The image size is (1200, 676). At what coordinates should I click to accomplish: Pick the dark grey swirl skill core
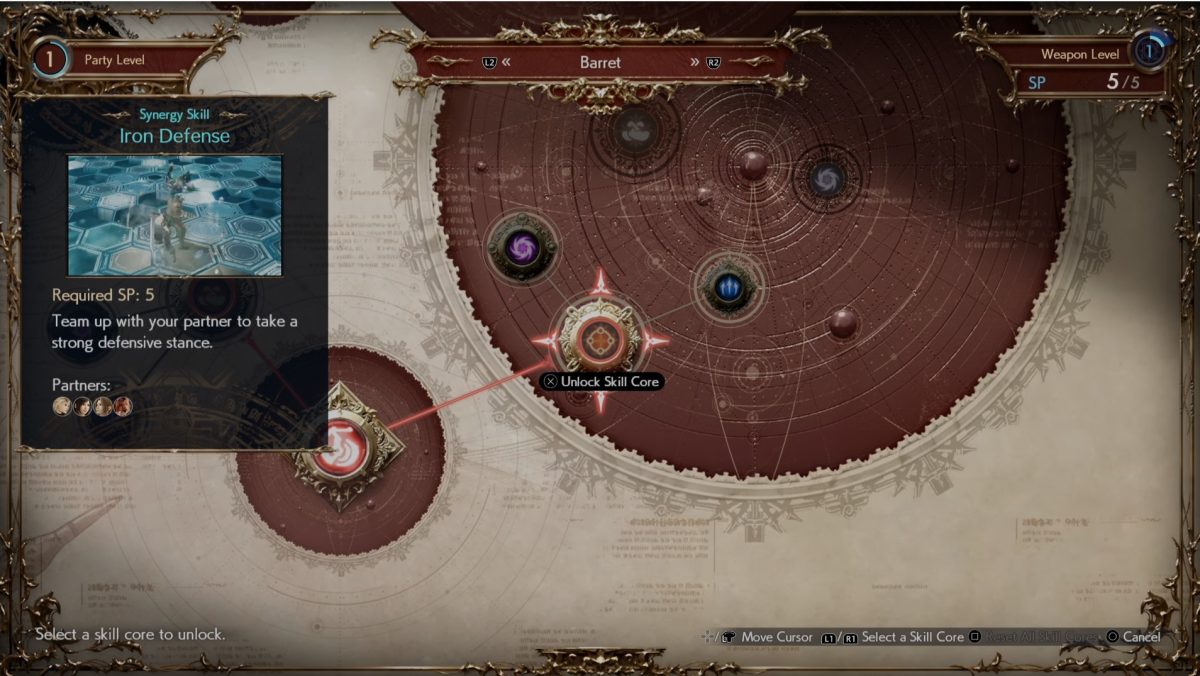click(x=826, y=179)
